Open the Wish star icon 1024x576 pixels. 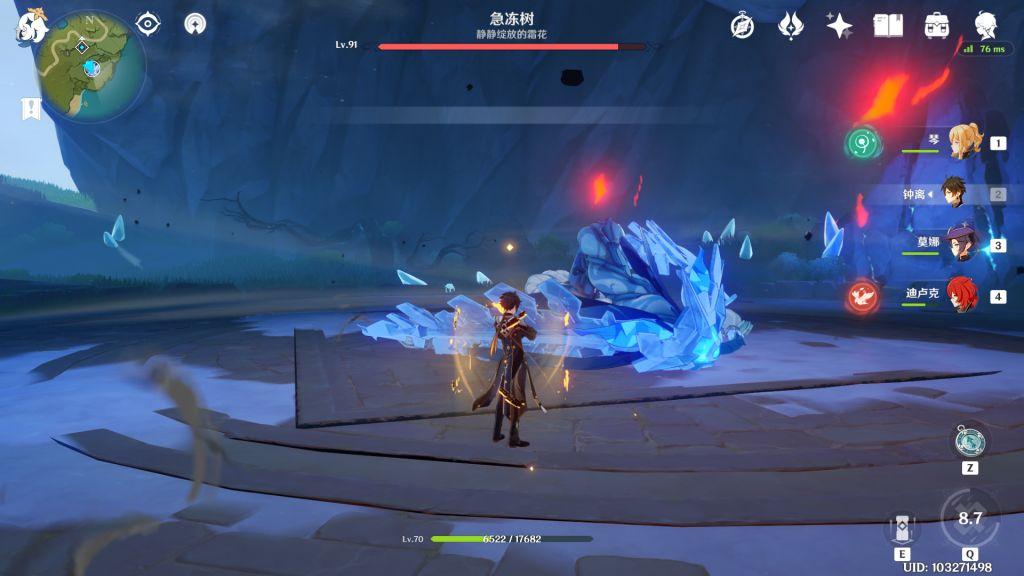(x=839, y=26)
